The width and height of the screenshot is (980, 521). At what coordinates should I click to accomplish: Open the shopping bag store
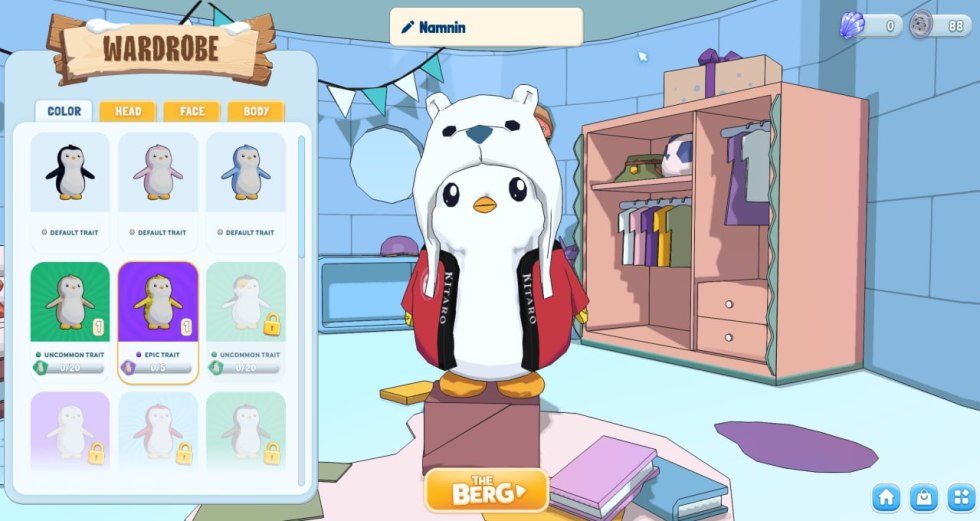pos(925,497)
